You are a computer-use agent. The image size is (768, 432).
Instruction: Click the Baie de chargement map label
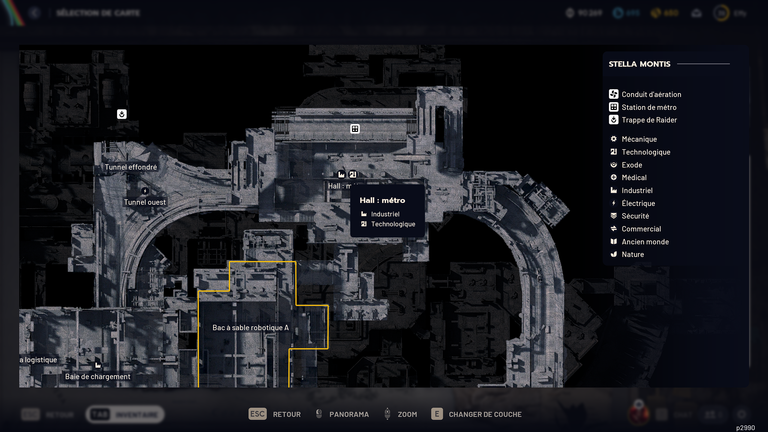98,376
